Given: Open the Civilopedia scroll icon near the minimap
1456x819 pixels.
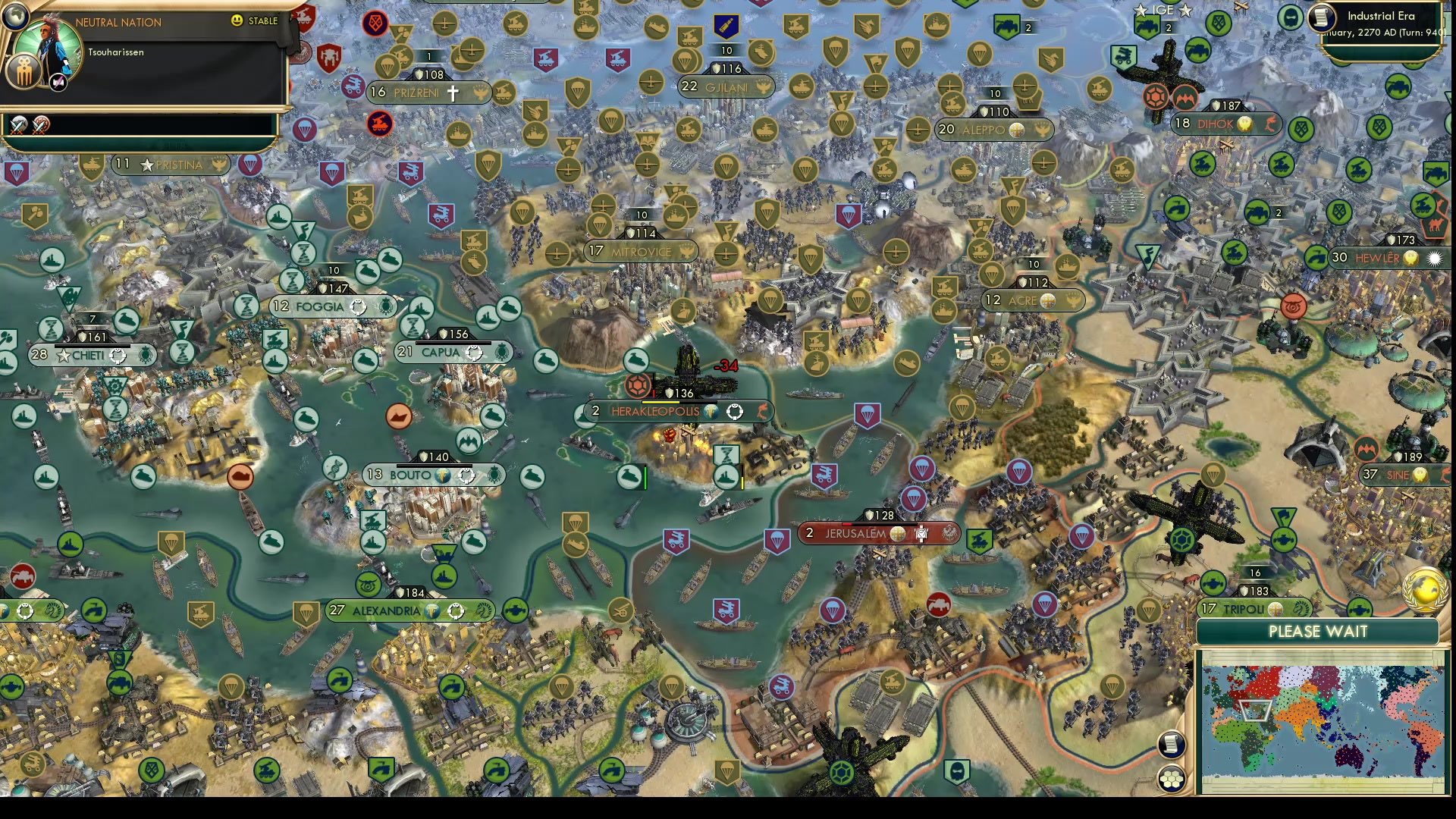Looking at the screenshot, I should click(x=1172, y=745).
